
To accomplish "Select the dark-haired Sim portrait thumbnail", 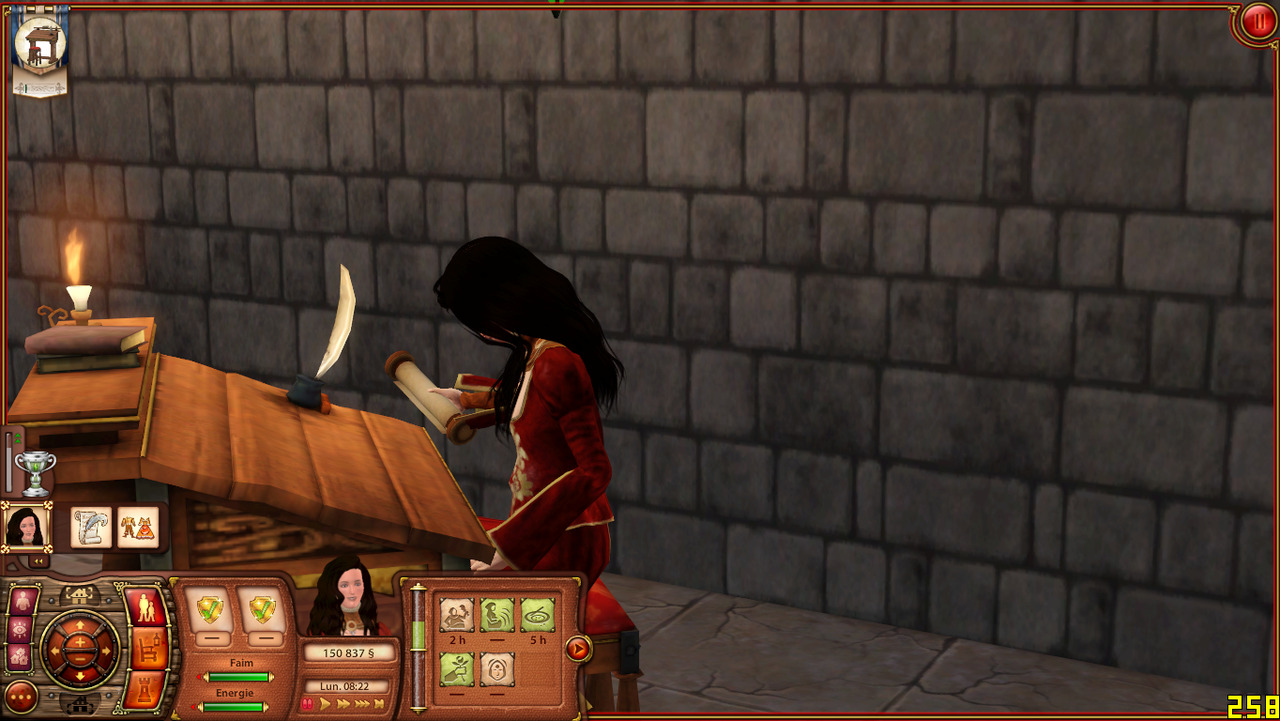I will point(26,527).
